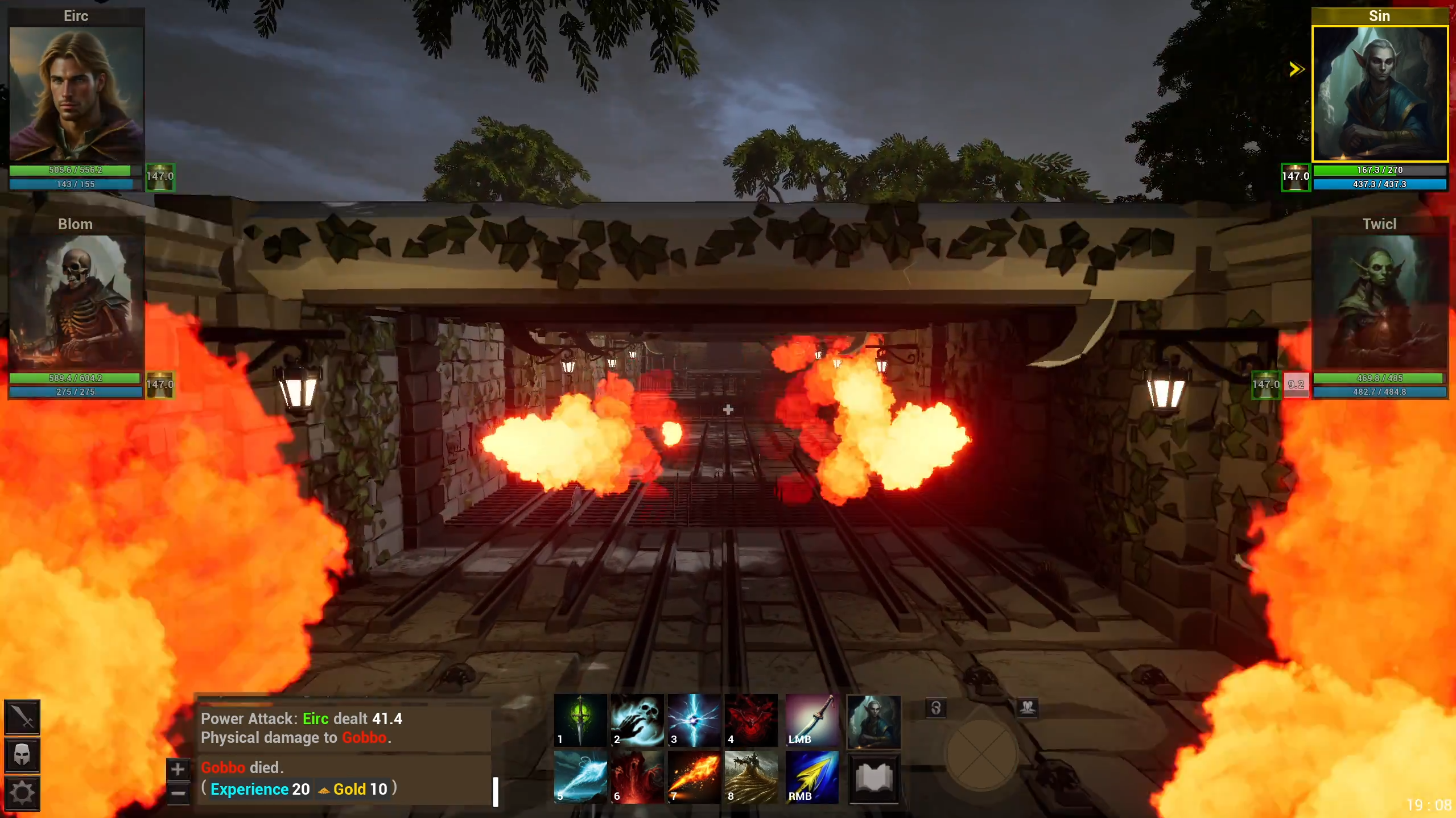The width and height of the screenshot is (1456, 818).
Task: Cast the fiery bolt spell in slot 7
Action: [695, 776]
